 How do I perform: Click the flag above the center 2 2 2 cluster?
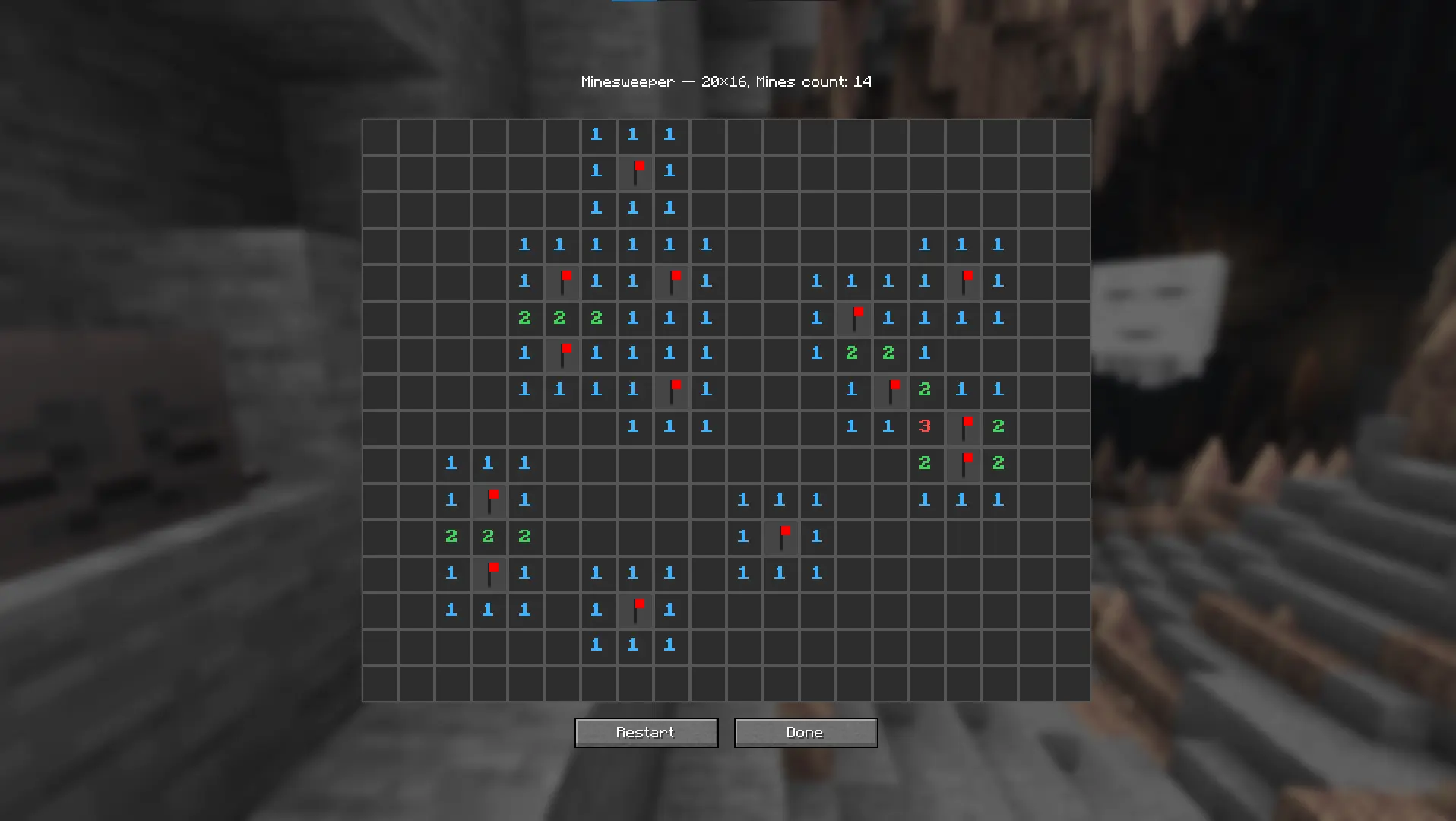click(564, 279)
